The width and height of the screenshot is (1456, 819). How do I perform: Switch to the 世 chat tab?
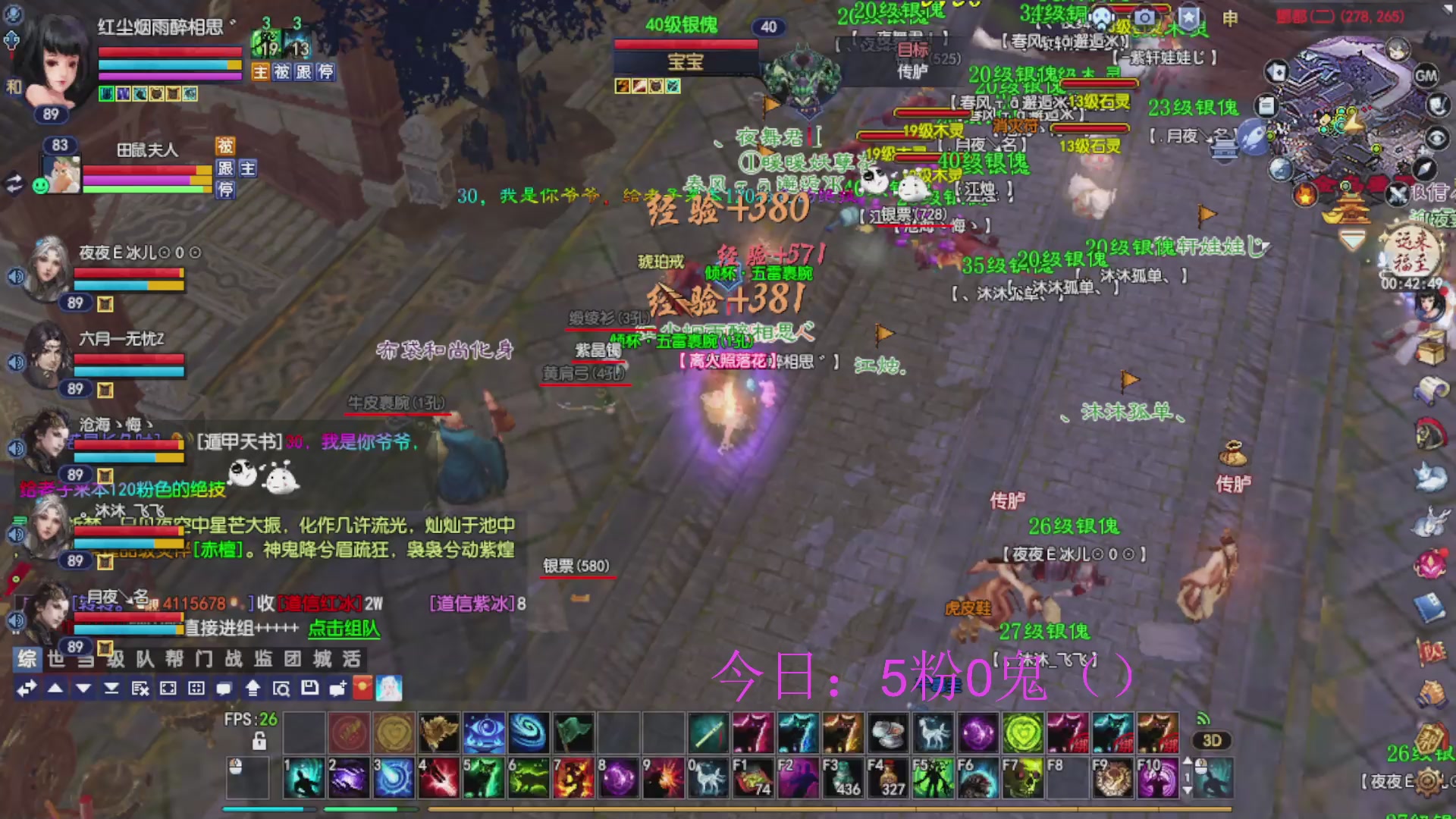point(57,659)
